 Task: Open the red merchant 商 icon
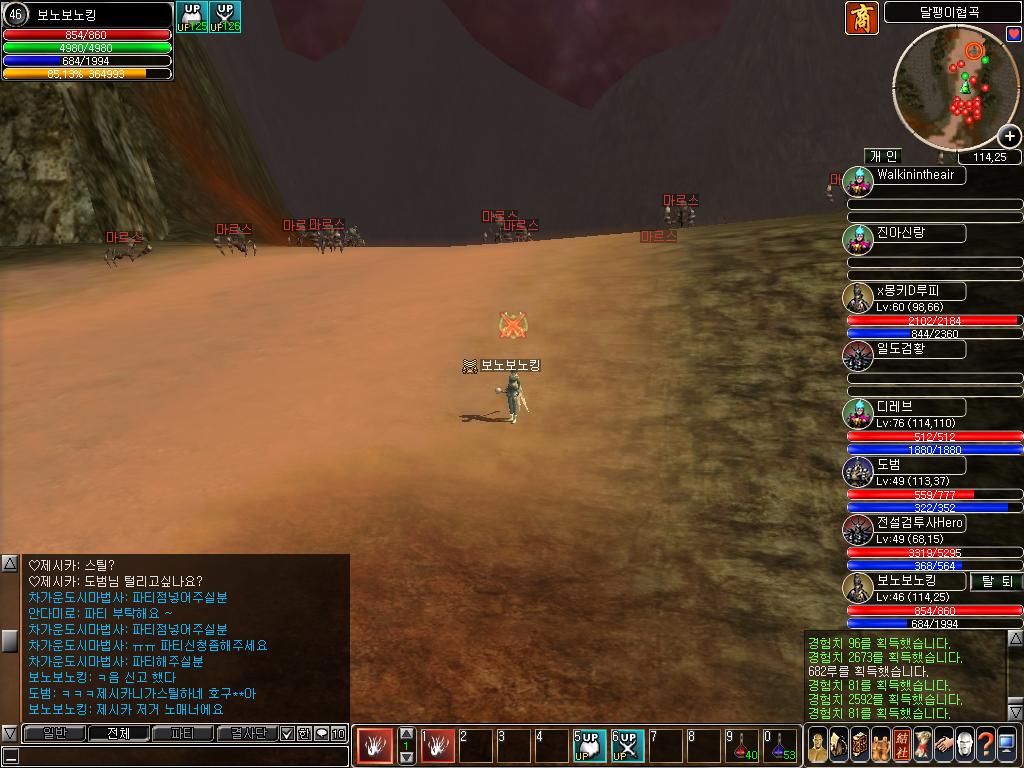pos(861,18)
